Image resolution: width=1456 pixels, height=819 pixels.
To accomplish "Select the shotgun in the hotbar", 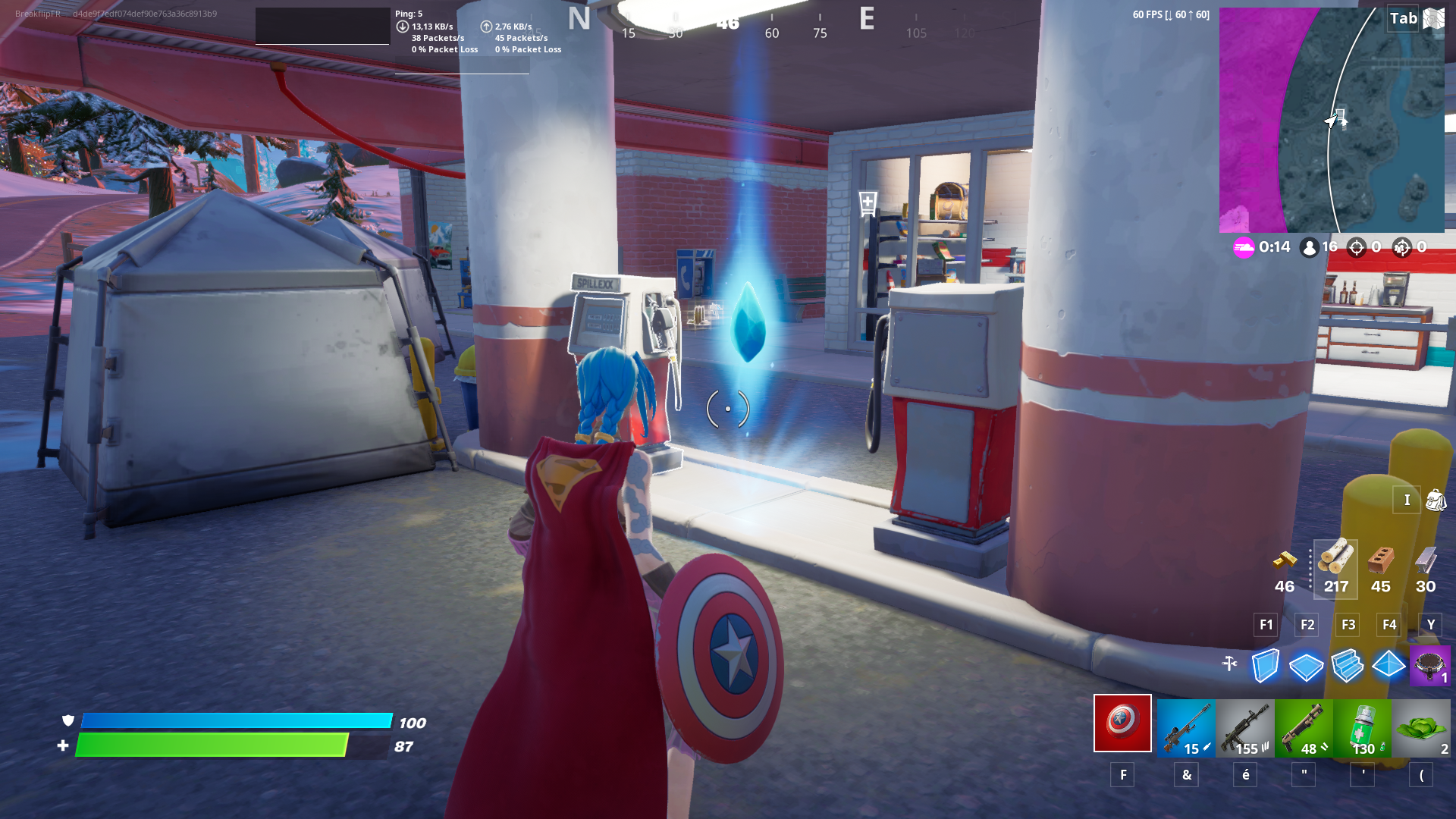I will pyautogui.click(x=1304, y=726).
